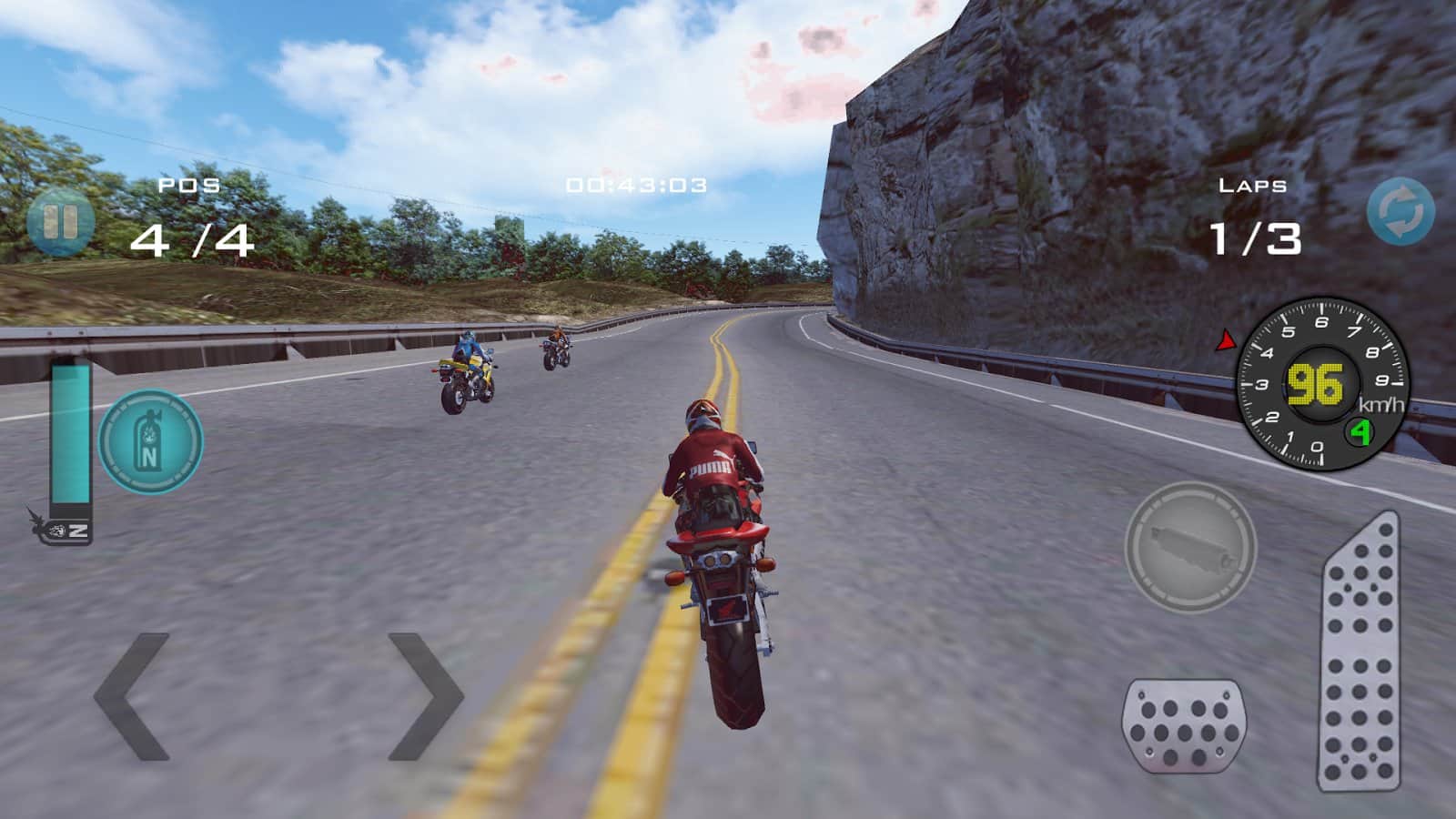
Task: Tap the grey exhaust round button
Action: point(1190,547)
